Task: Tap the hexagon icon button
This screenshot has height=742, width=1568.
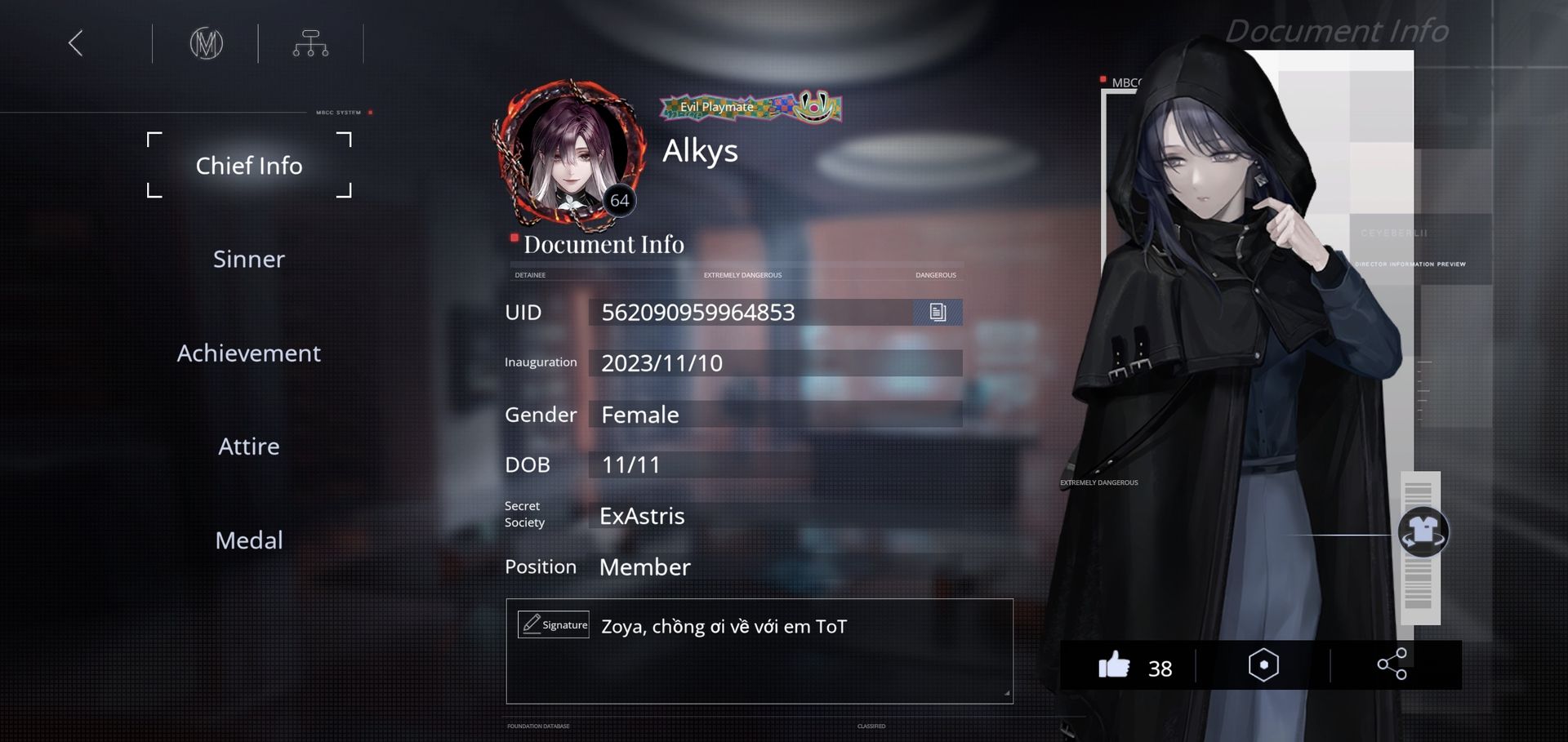Action: click(x=1263, y=665)
